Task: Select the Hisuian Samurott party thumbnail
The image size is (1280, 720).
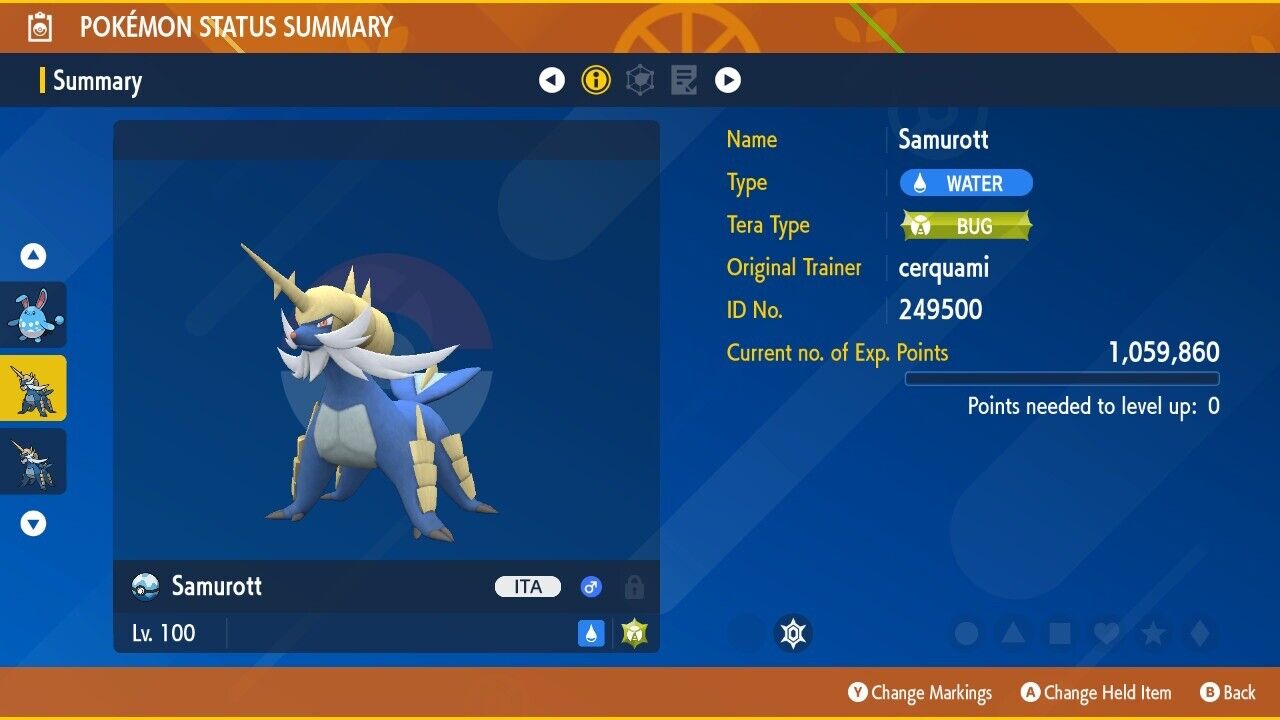Action: [33, 461]
